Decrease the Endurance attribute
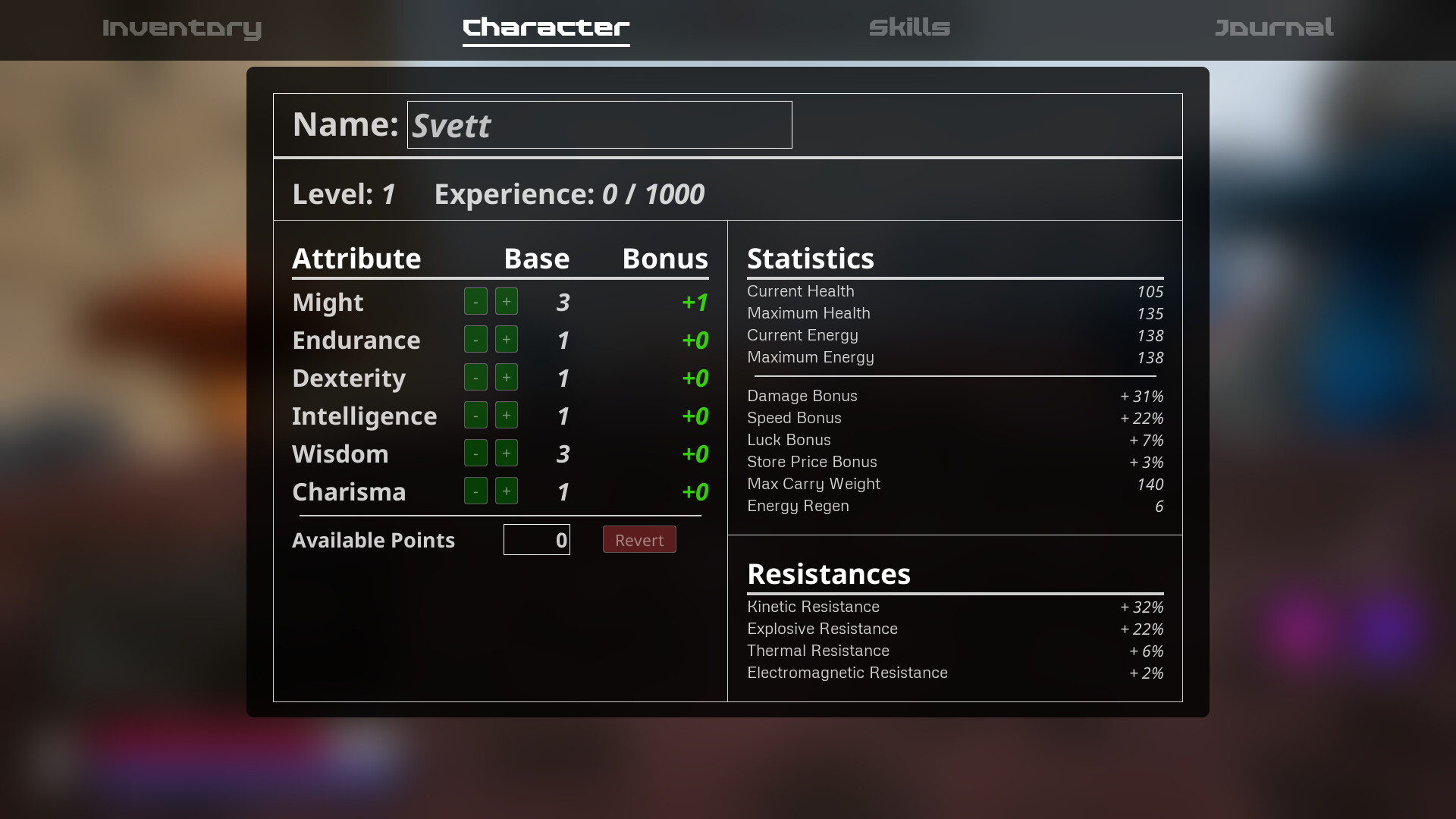The image size is (1456, 819). point(475,339)
